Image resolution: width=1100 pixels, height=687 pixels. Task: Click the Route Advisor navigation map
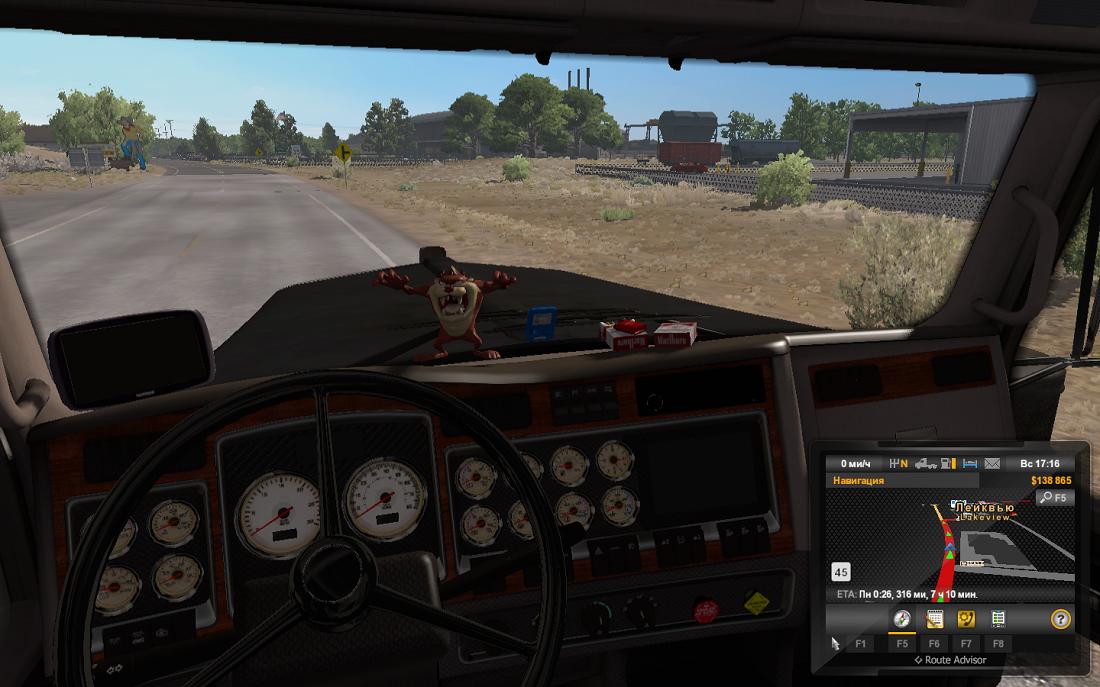950,545
